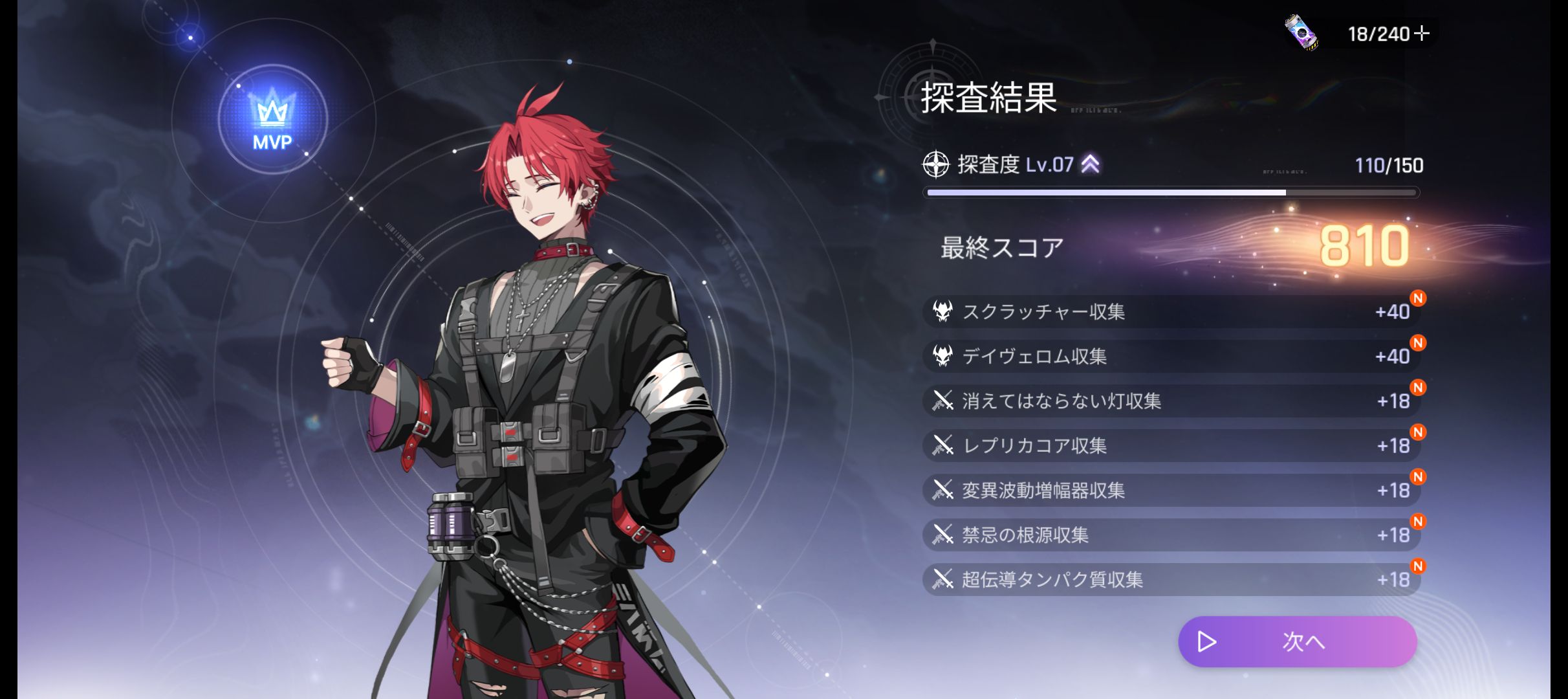Viewport: 1568px width, 699px height.
Task: Add stamina with the plus icon
Action: point(1422,33)
